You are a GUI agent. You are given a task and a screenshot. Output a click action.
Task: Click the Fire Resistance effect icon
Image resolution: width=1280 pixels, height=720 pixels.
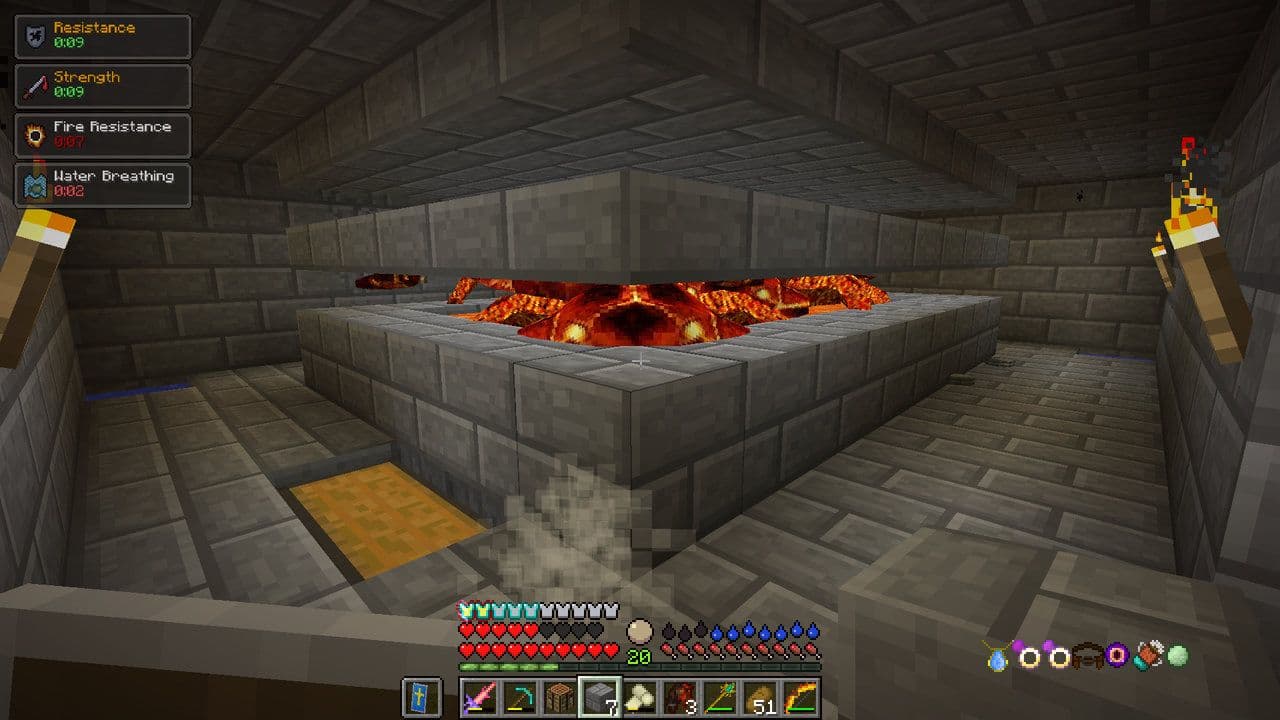coord(34,135)
